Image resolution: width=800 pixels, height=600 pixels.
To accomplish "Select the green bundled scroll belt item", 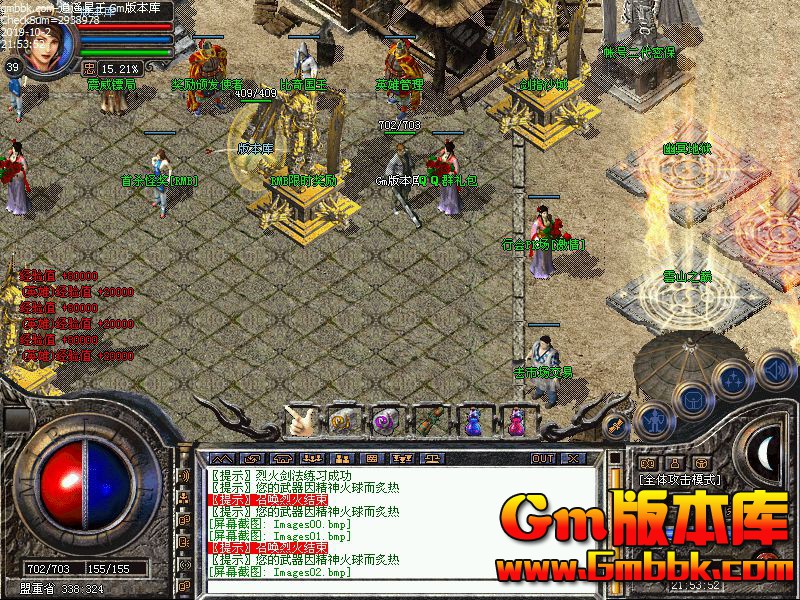I will coord(429,422).
